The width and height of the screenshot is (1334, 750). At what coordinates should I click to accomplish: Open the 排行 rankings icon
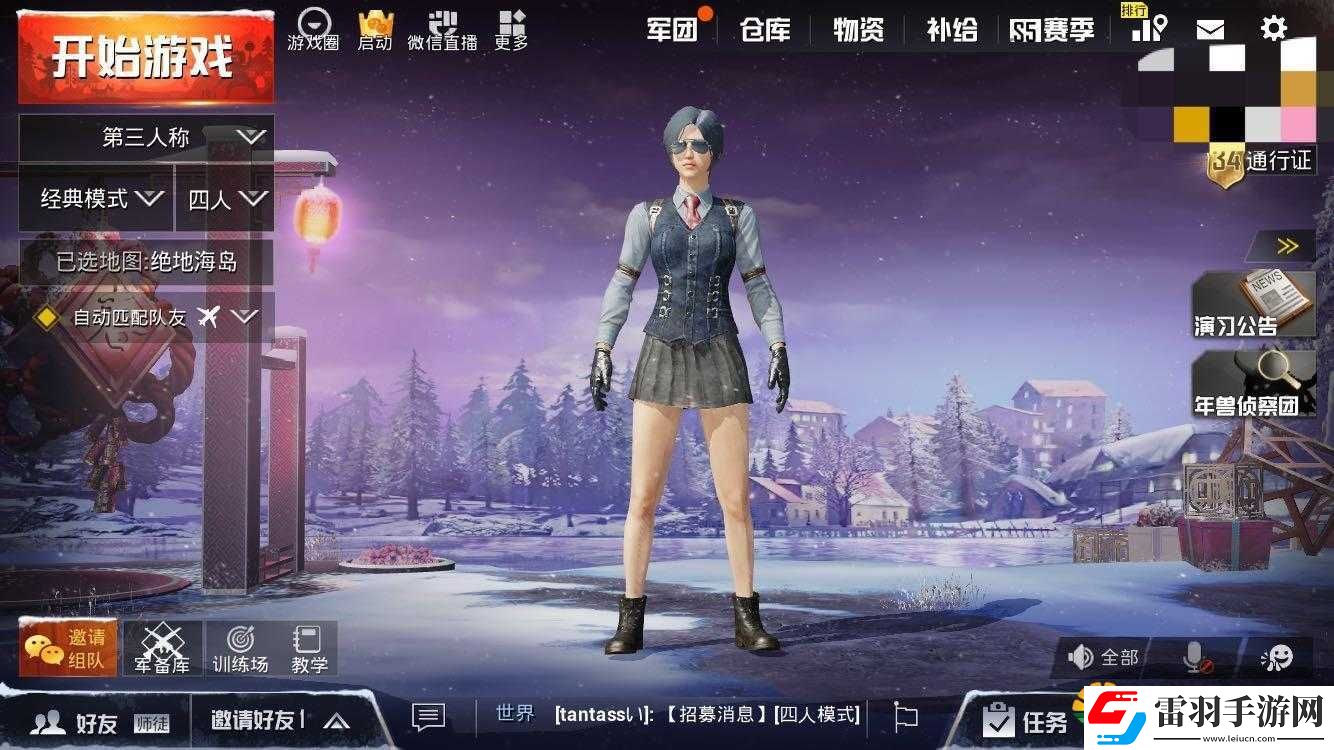[1148, 27]
